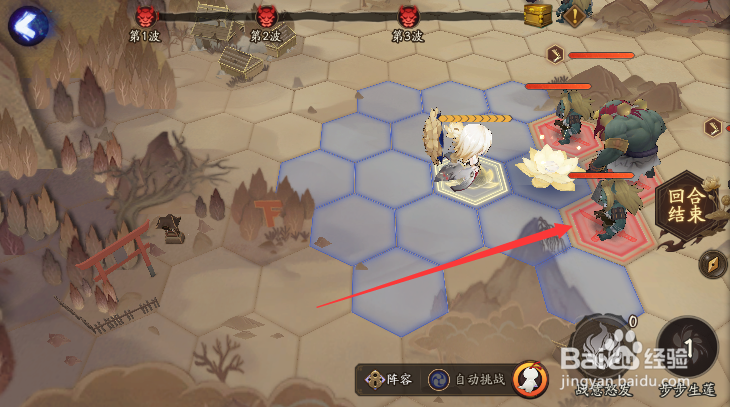Click the small gold compass icon below 回合结束
This screenshot has height=407, width=730.
716,264
